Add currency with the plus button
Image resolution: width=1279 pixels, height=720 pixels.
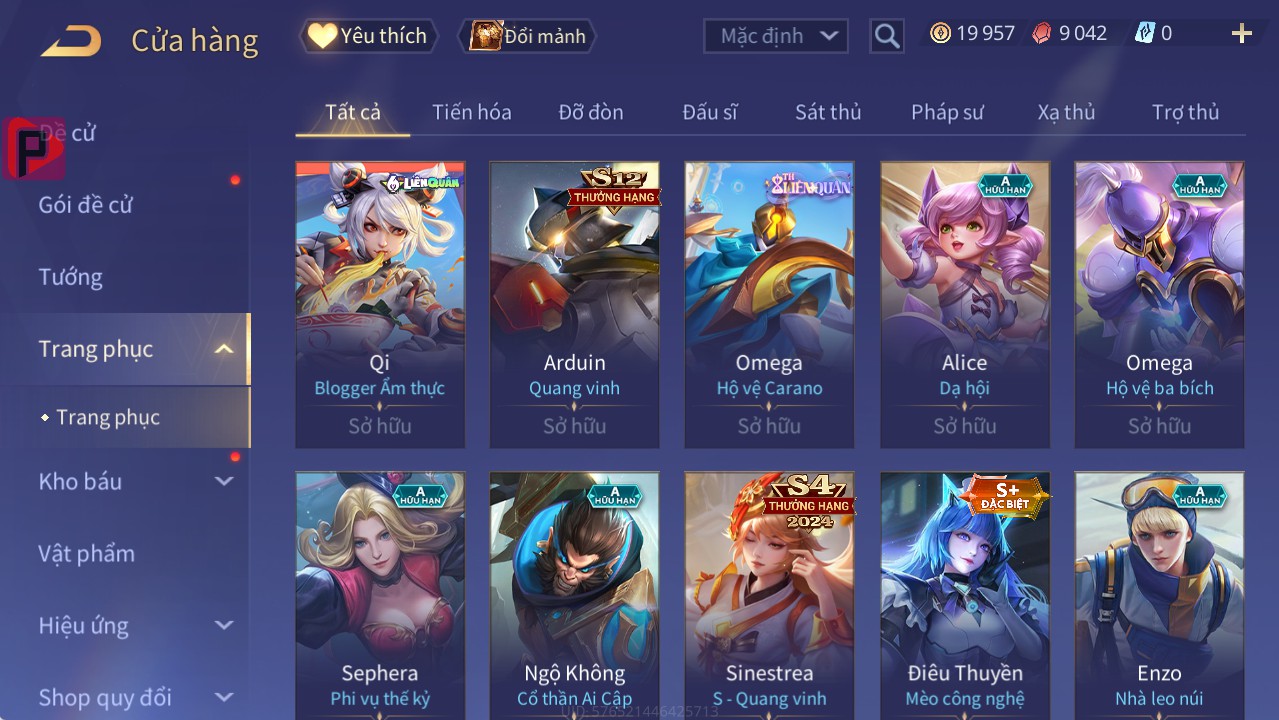tap(1241, 34)
